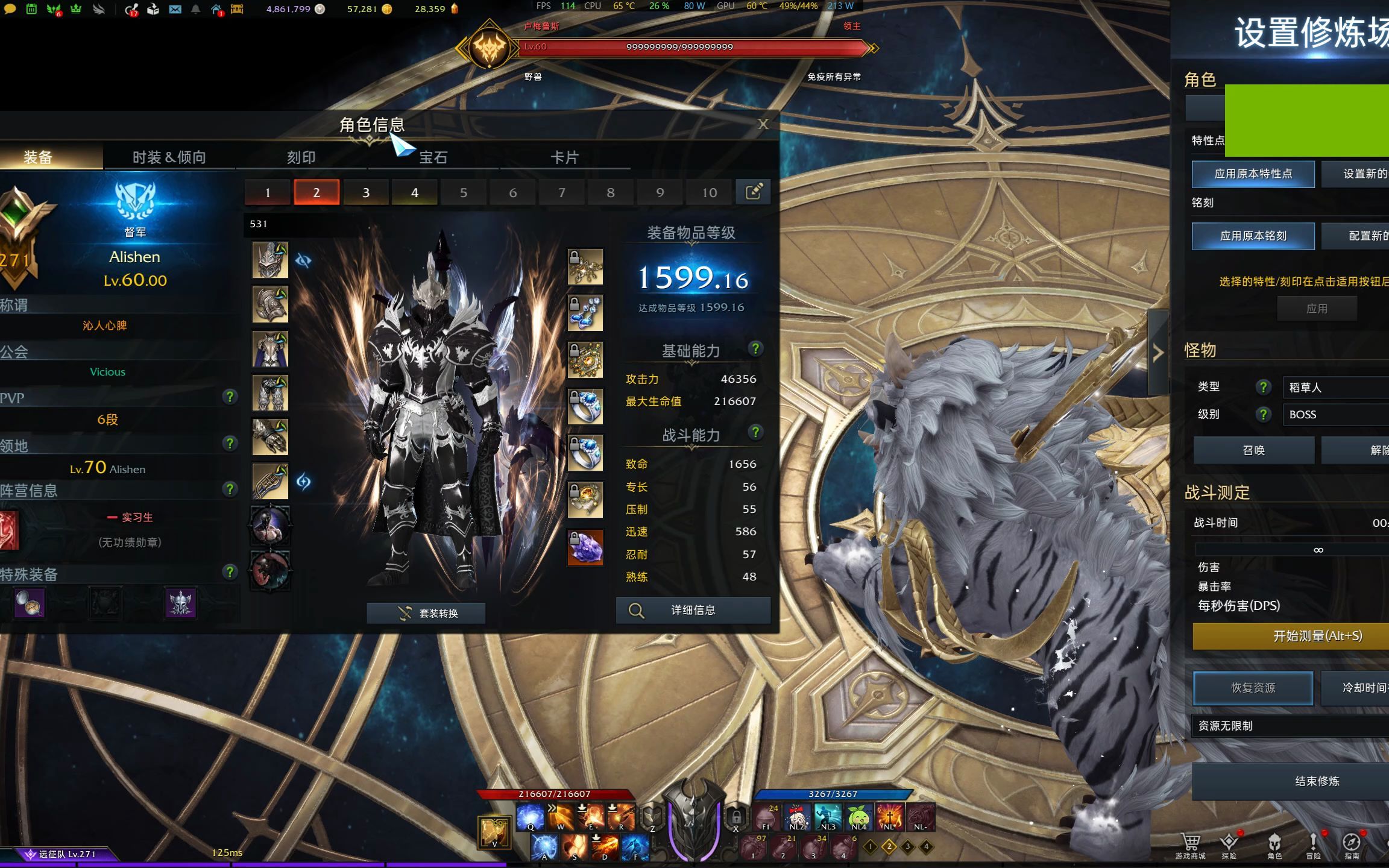Open 详细信息 detailed stats
This screenshot has height=868, width=1389.
pyautogui.click(x=693, y=610)
